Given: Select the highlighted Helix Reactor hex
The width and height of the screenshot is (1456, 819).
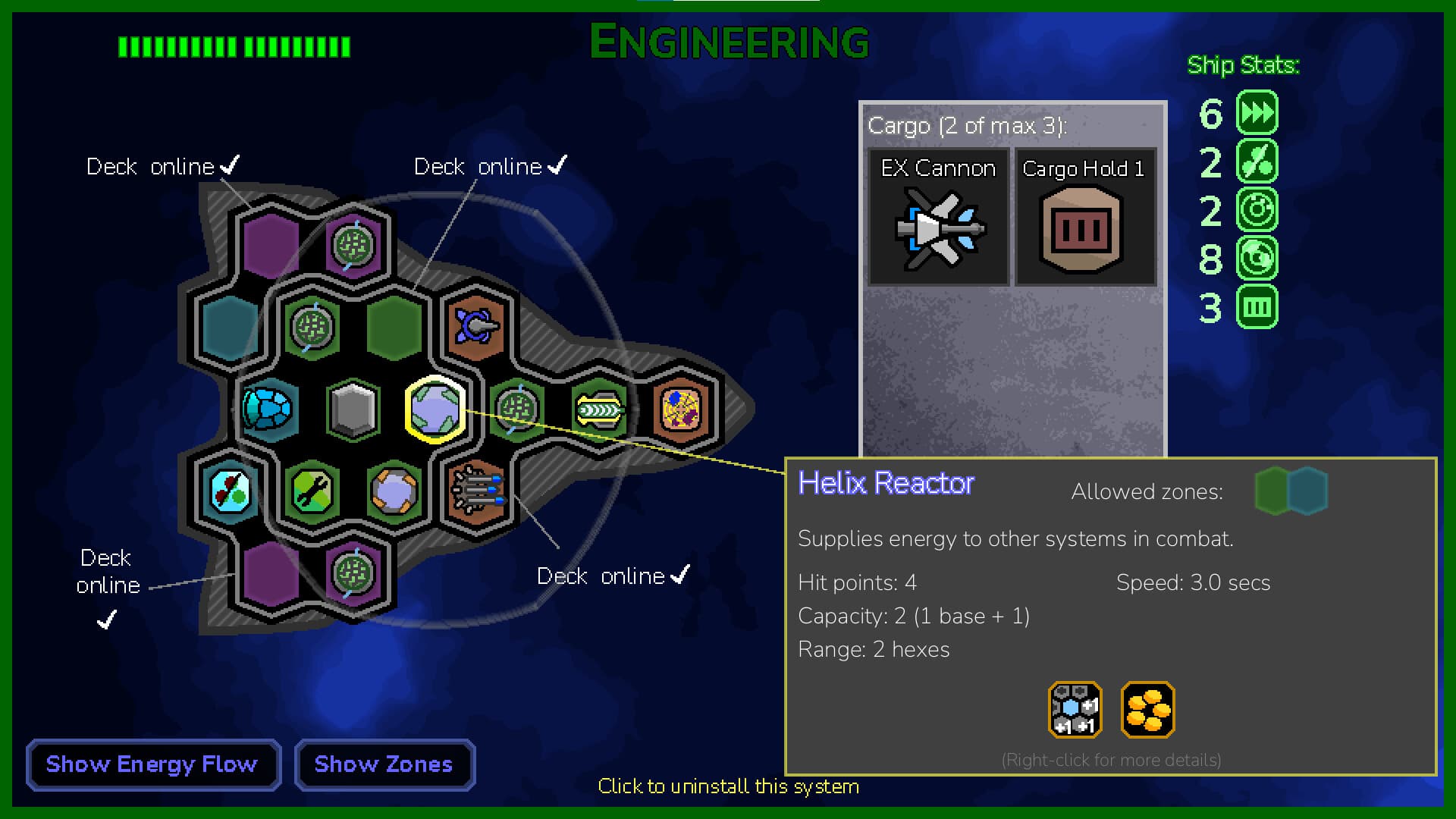Looking at the screenshot, I should (x=436, y=409).
